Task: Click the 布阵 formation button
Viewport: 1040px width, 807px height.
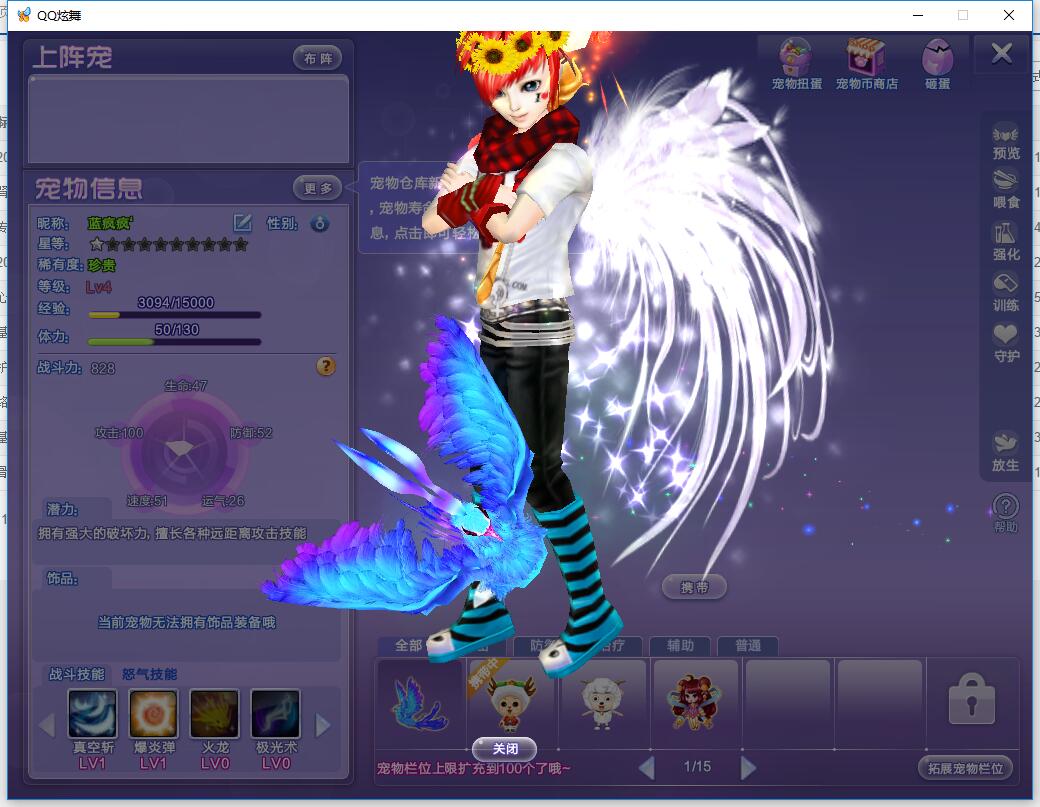Action: 317,58
